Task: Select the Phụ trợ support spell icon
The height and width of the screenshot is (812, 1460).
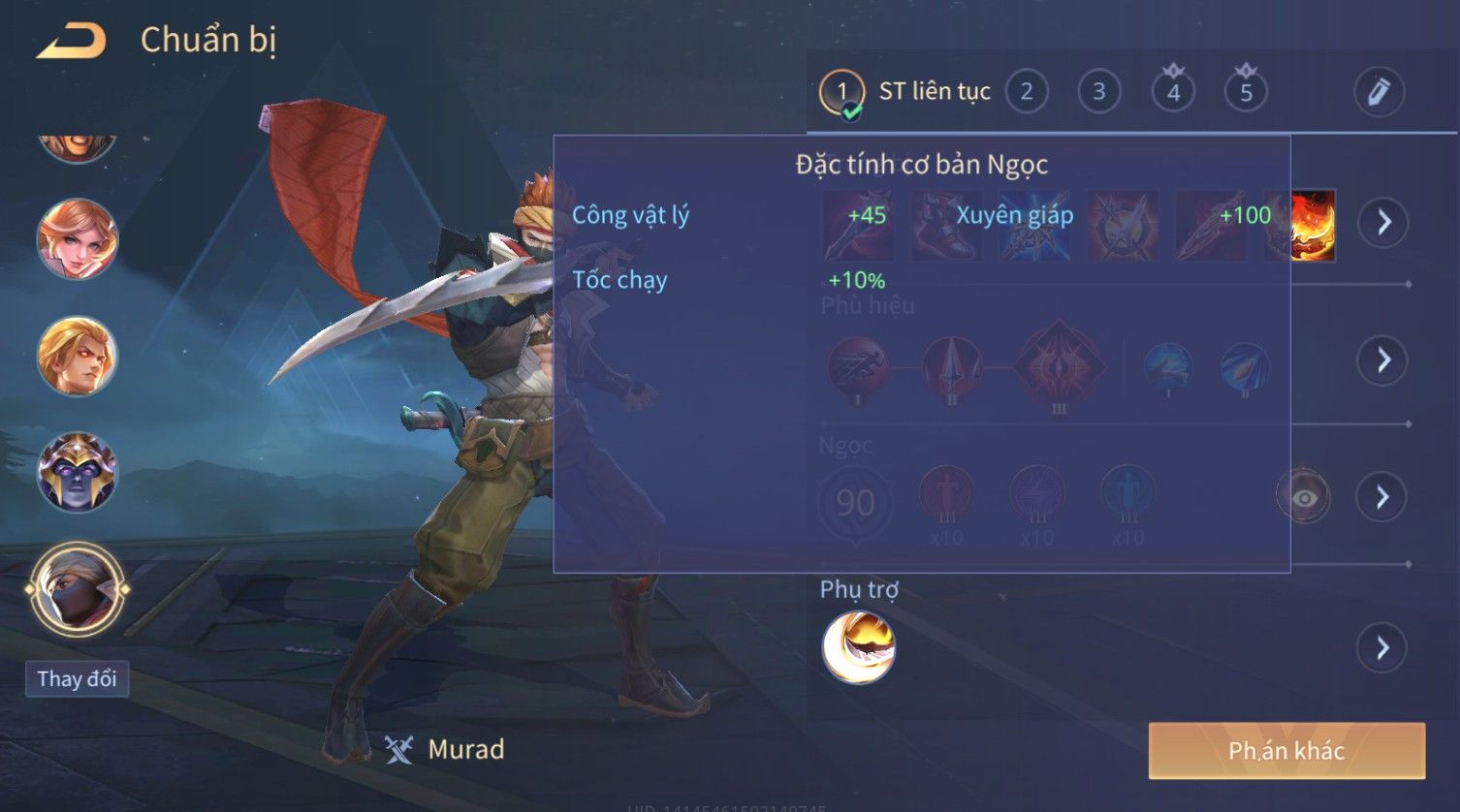Action: coord(858,647)
